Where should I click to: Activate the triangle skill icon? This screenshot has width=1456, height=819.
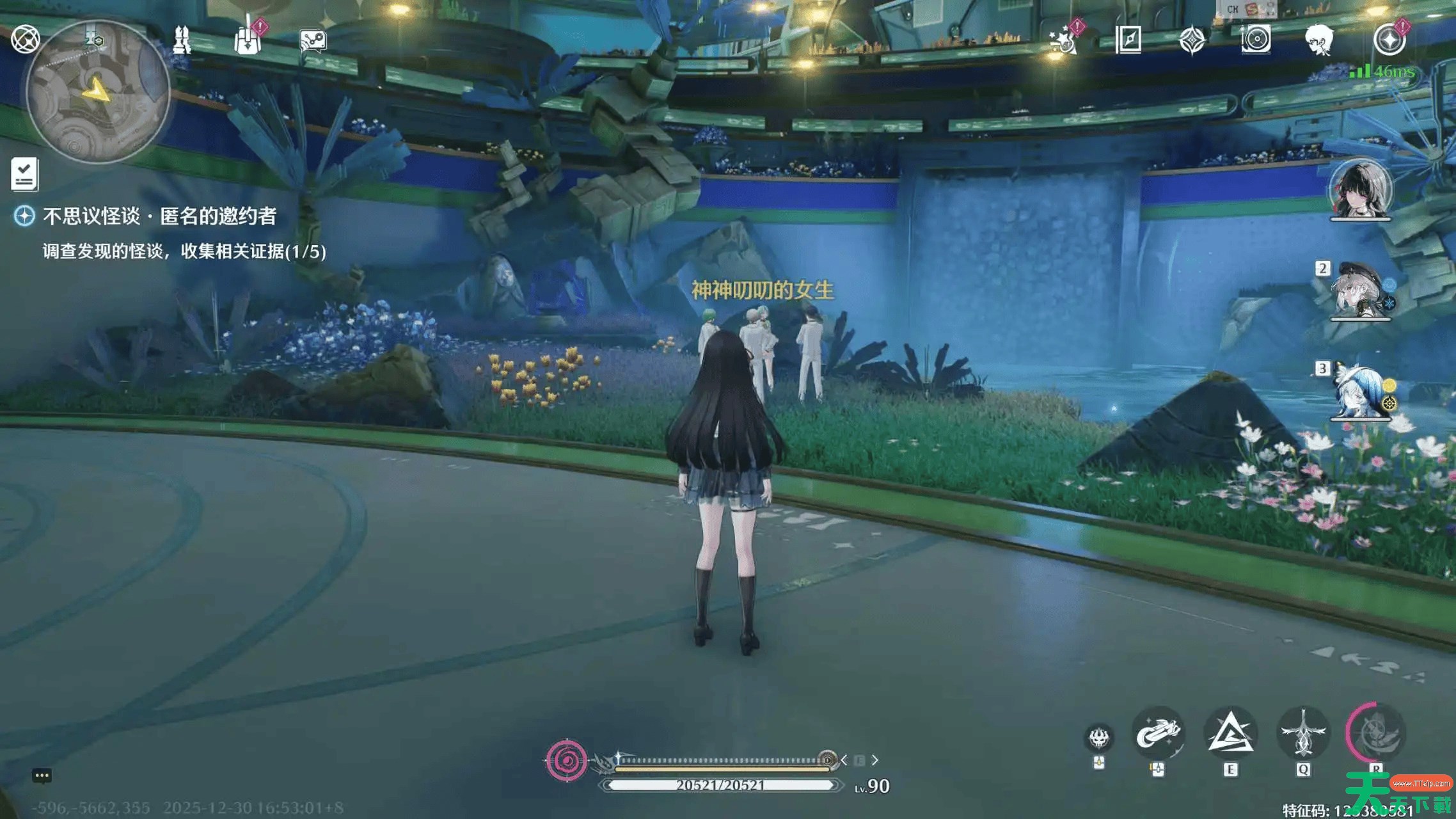tap(1230, 735)
